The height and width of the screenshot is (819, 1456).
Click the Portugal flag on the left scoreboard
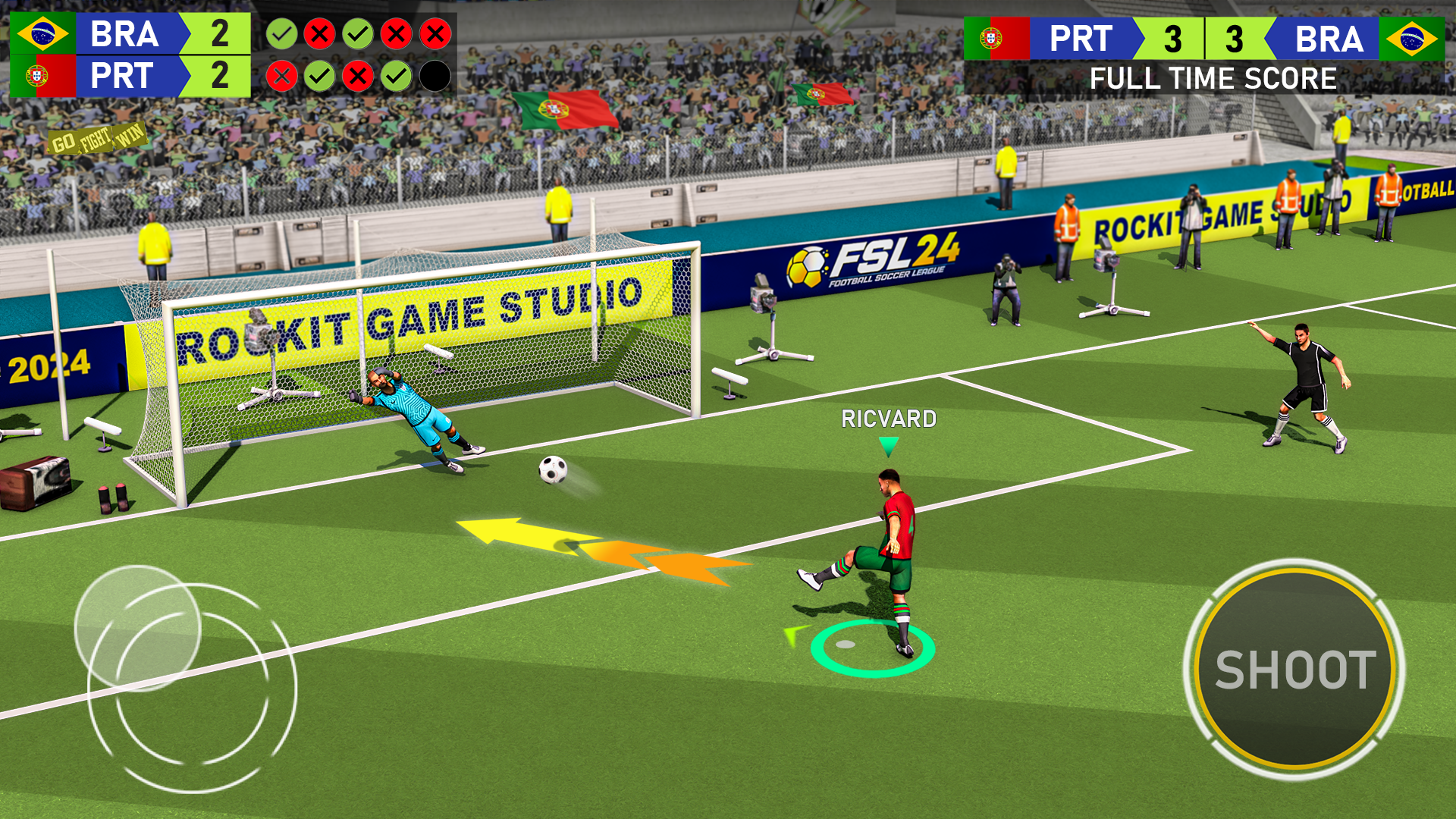(42, 76)
